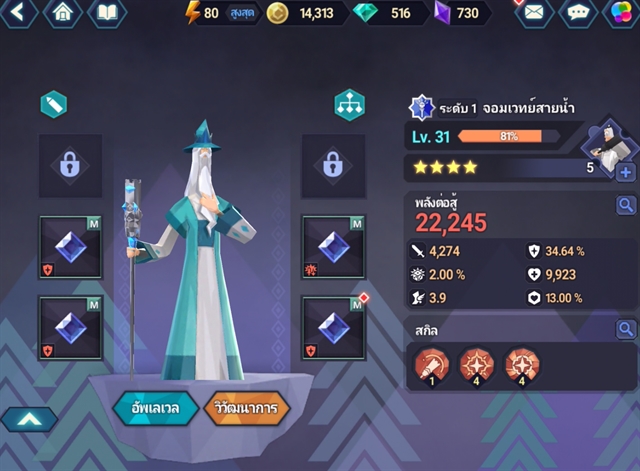The width and height of the screenshot is (640, 471).
Task: Select the skill icon marked level 1
Action: (x=430, y=366)
